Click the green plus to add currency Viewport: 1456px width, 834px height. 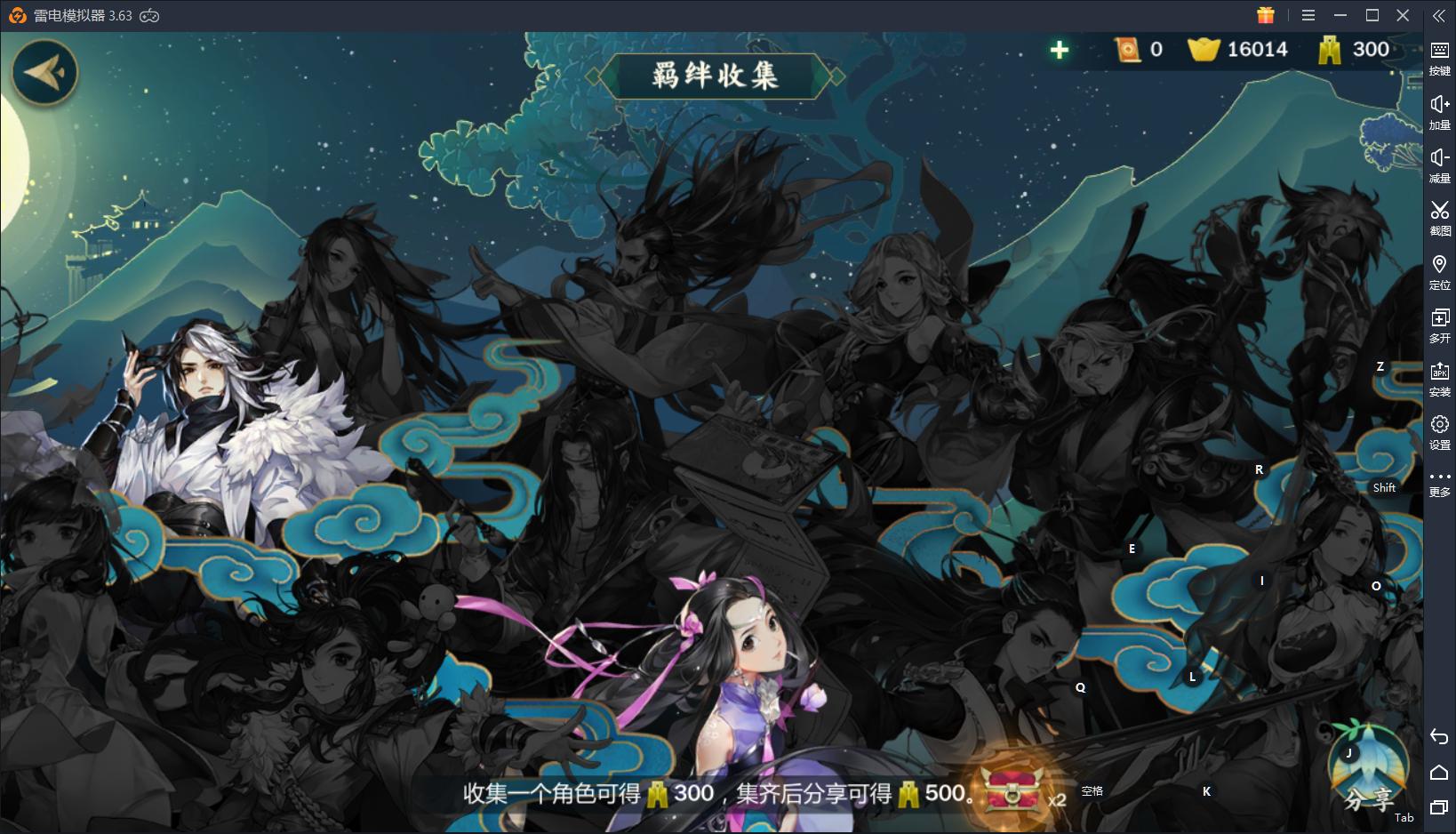(1060, 50)
